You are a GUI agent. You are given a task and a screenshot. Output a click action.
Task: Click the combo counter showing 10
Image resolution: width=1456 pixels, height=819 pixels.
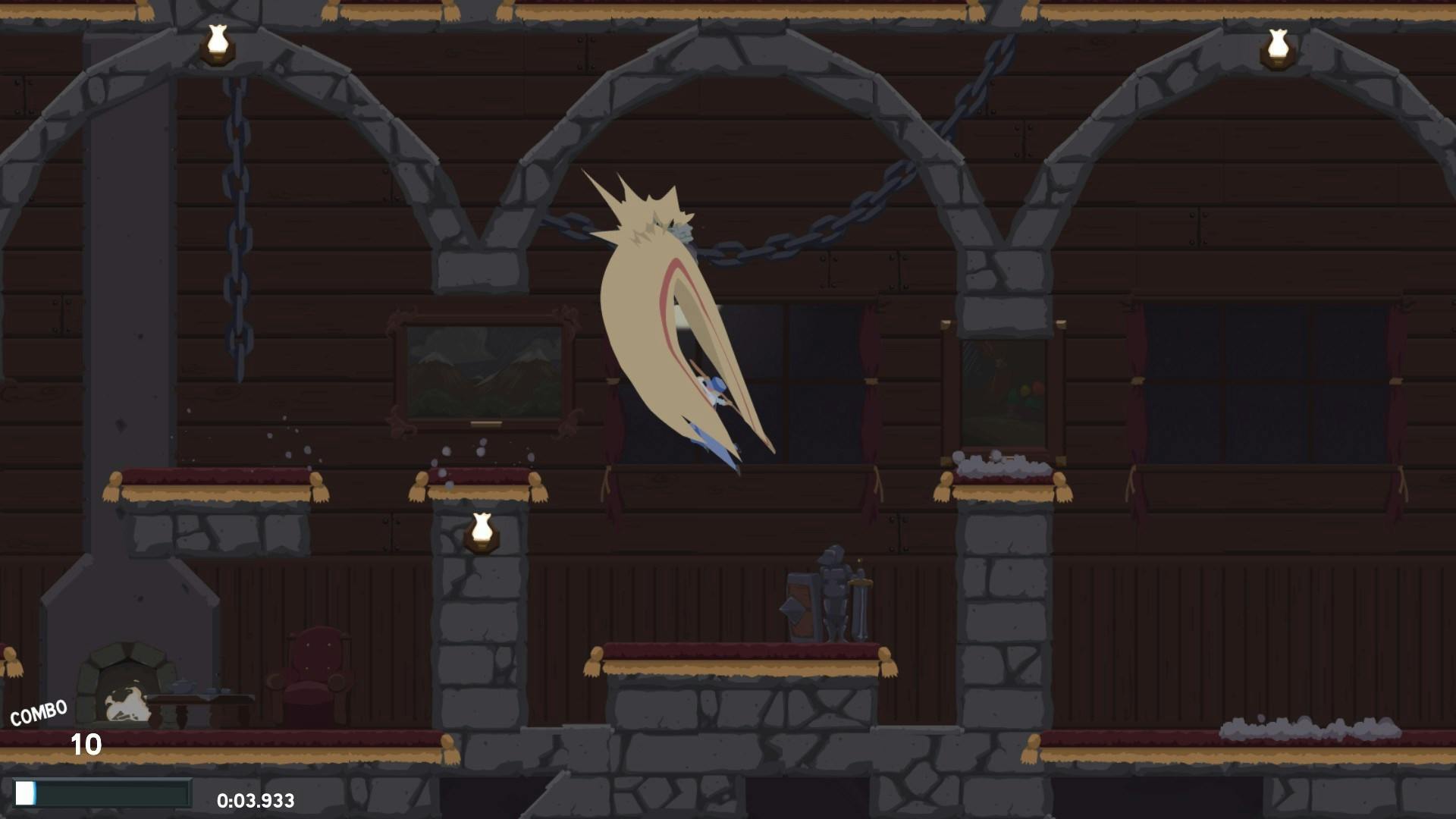pyautogui.click(x=86, y=745)
